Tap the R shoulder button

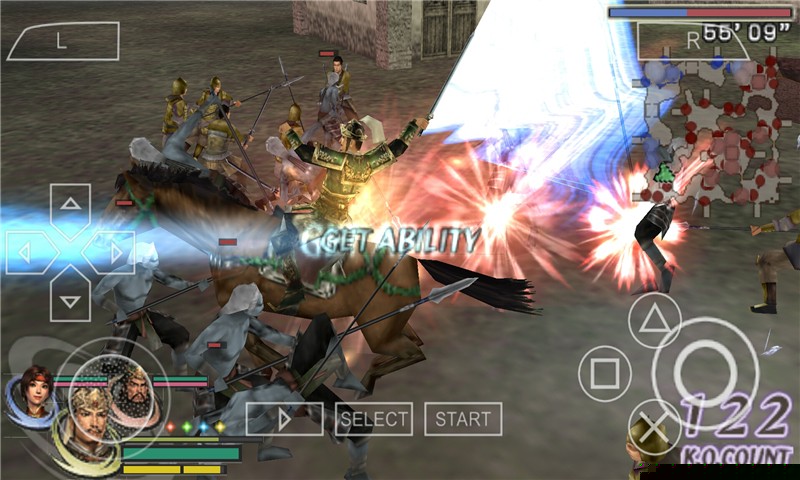[x=692, y=41]
